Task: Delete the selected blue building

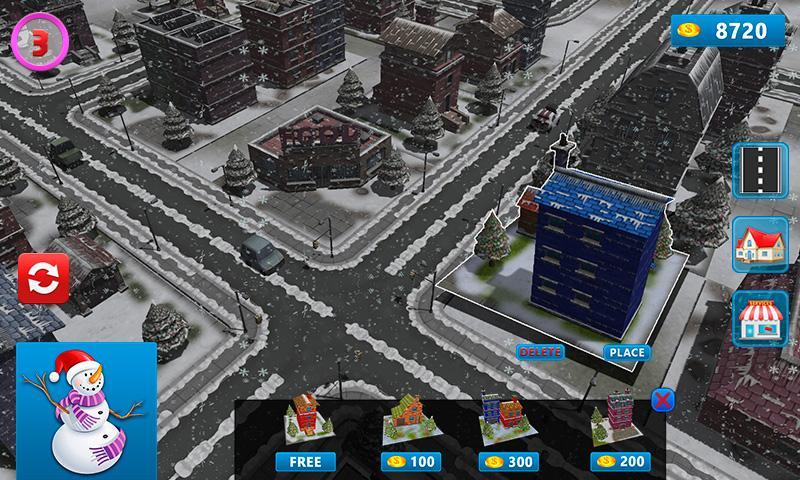Action: pos(540,352)
